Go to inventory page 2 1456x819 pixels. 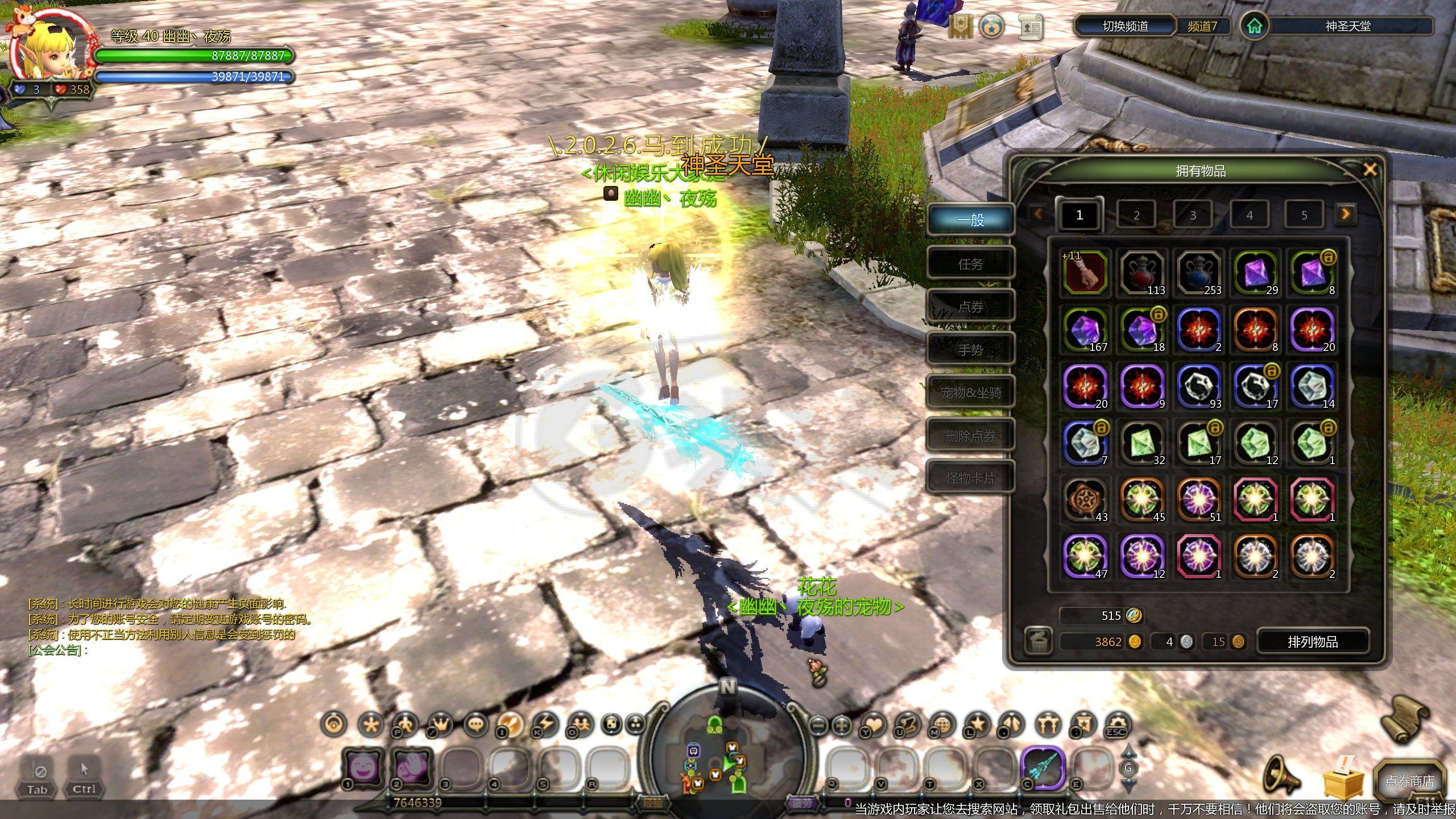1136,215
